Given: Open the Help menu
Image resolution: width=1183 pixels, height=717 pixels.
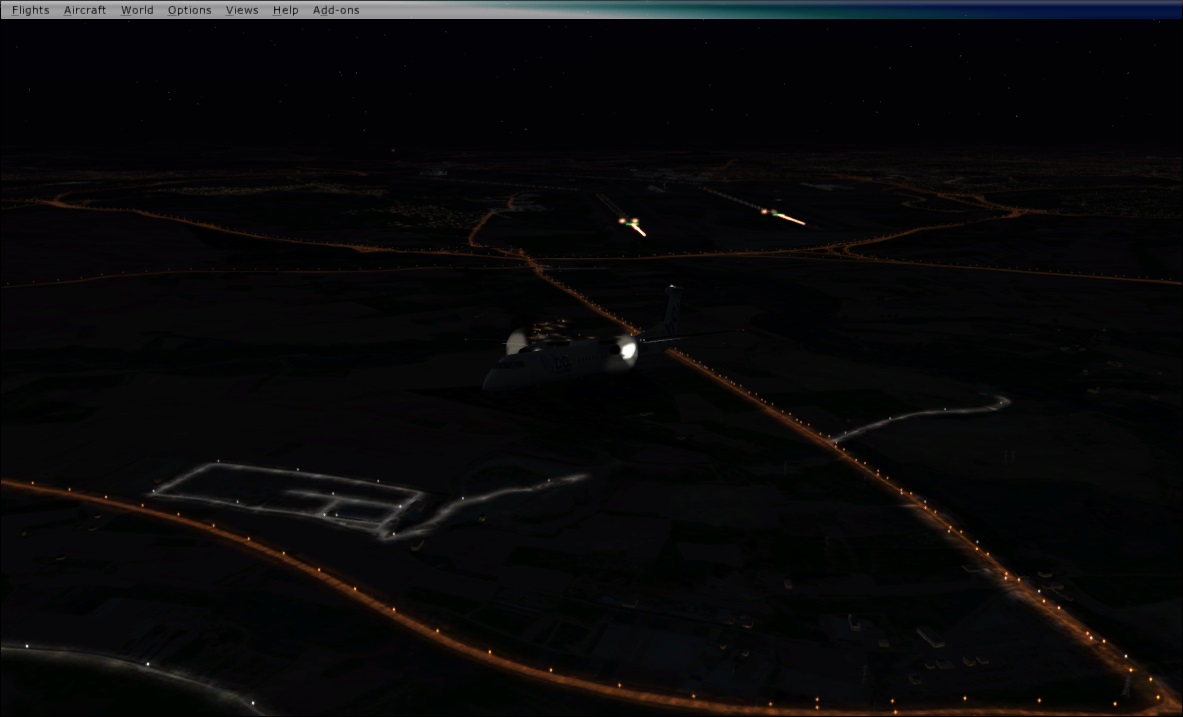Looking at the screenshot, I should [285, 10].
